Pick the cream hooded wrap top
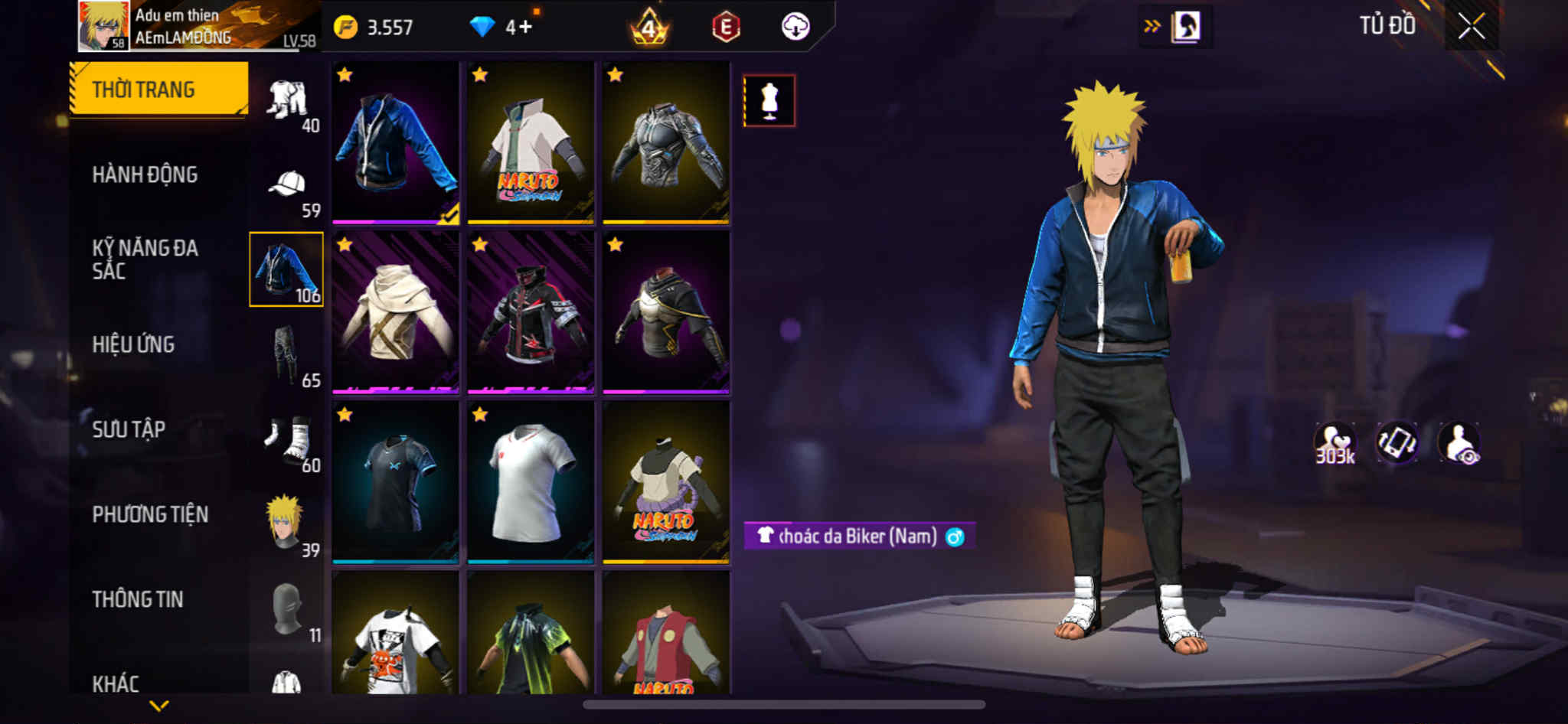 [x=396, y=312]
